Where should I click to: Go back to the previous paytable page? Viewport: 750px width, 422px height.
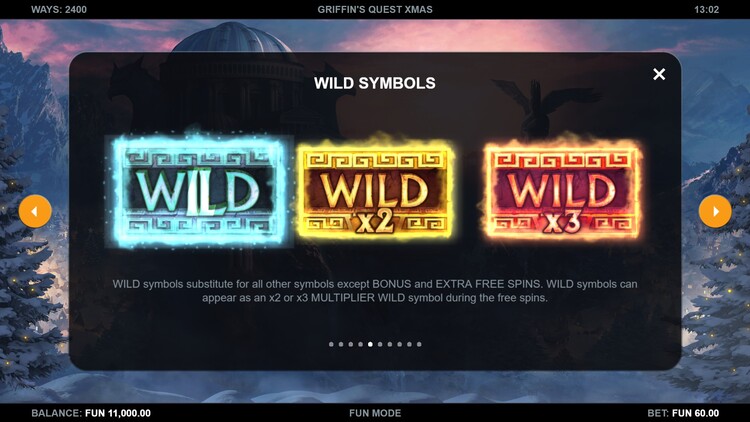[35, 211]
